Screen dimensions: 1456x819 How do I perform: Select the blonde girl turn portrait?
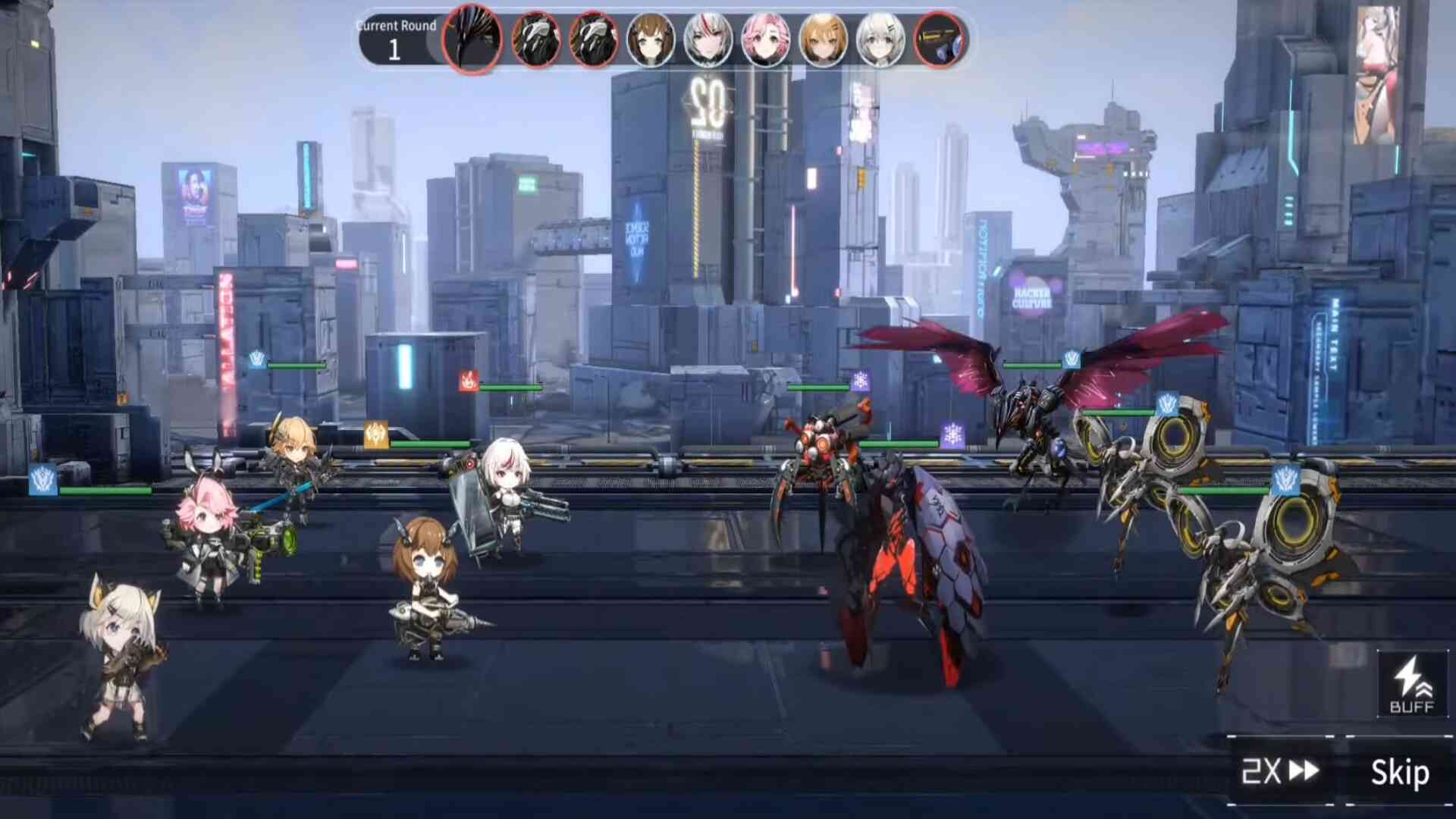pyautogui.click(x=823, y=39)
